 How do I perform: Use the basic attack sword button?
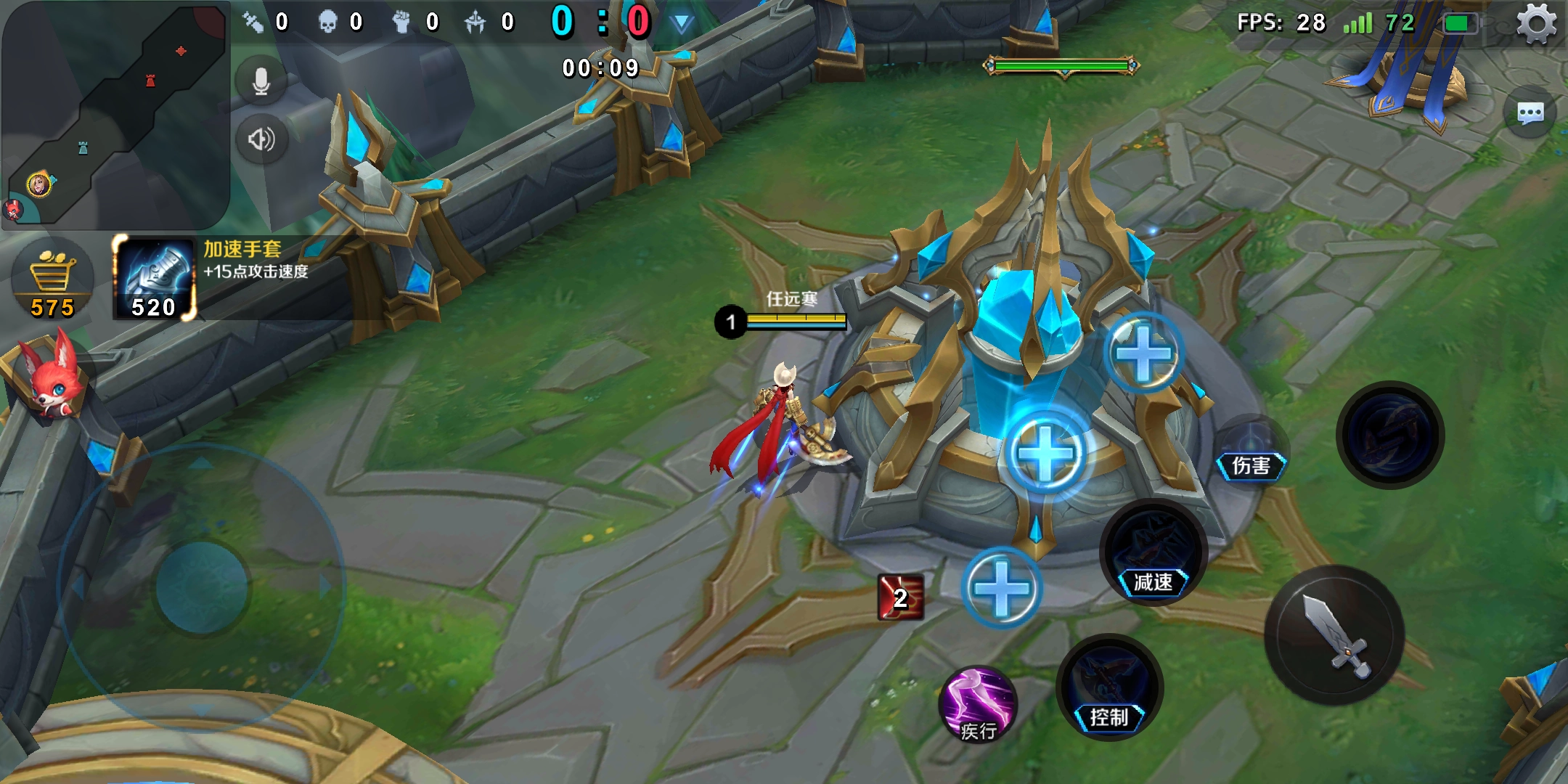pyautogui.click(x=1334, y=635)
